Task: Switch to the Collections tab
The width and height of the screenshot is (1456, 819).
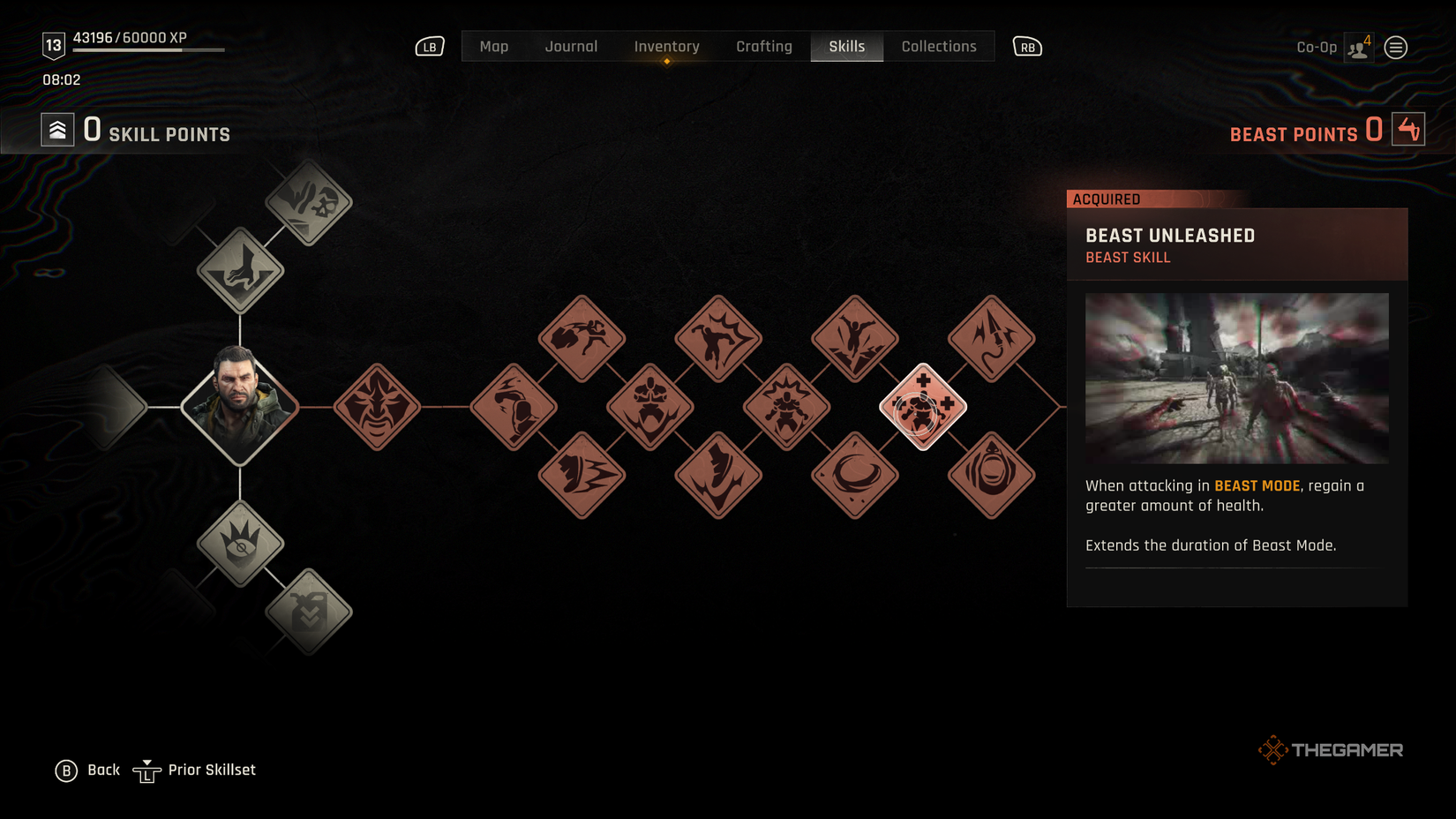Action: (x=939, y=46)
